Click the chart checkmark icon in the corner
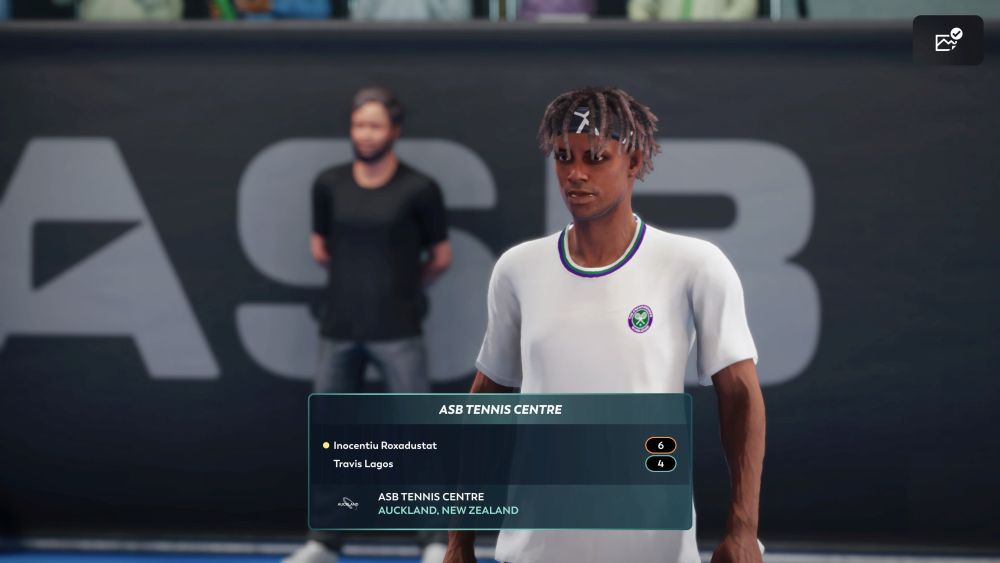This screenshot has width=1000, height=563. tap(947, 40)
